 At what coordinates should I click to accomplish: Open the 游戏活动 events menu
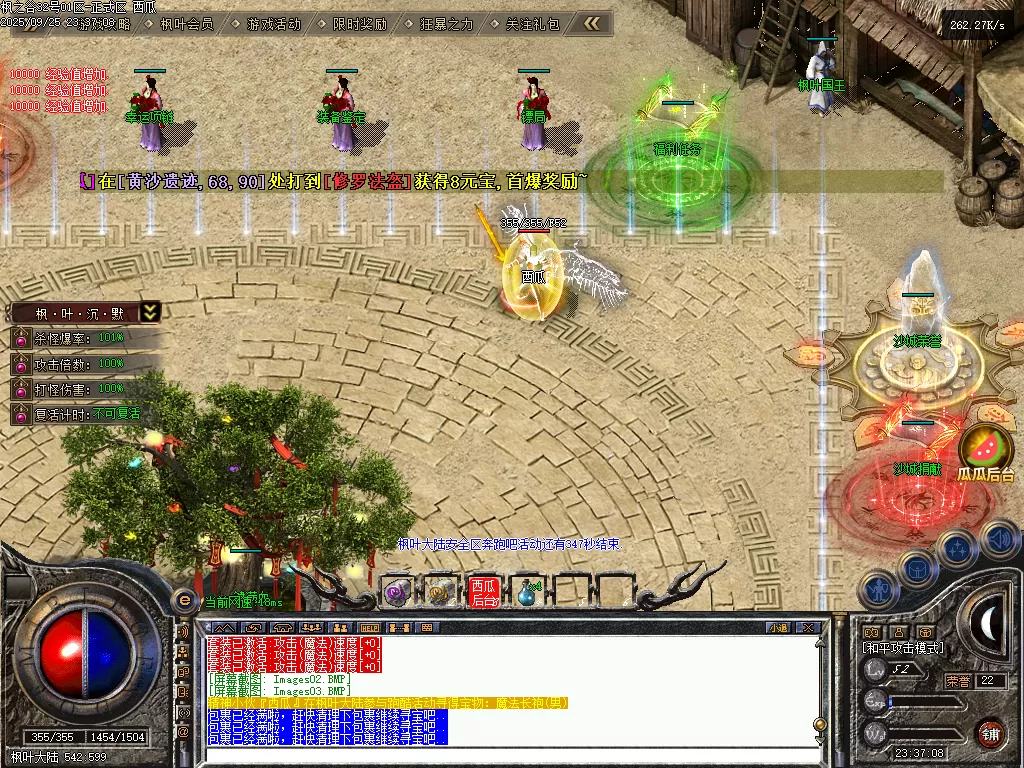pyautogui.click(x=274, y=24)
